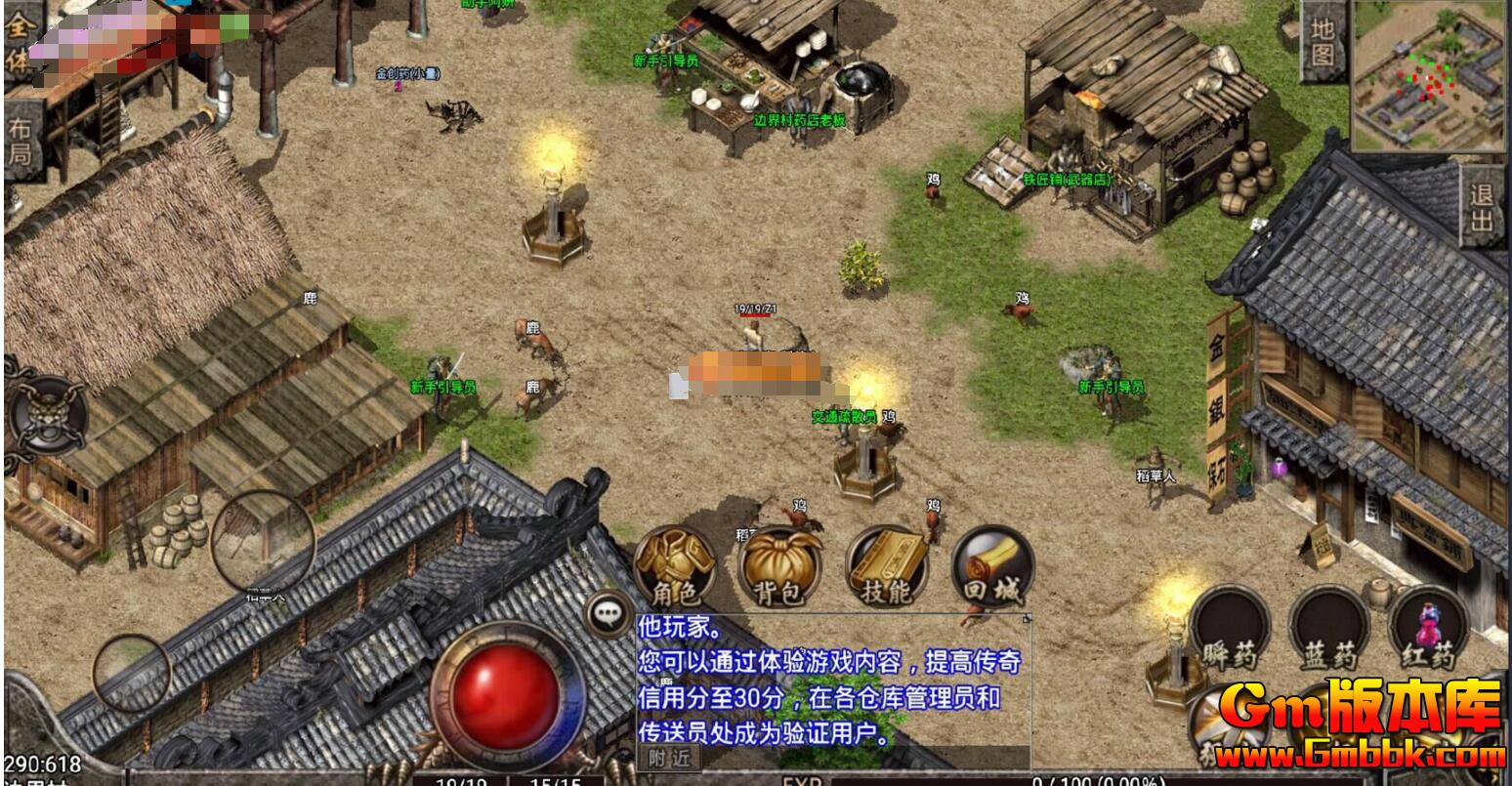Select the crossed-swords skill icon bottom right
This screenshot has width=1512, height=786.
point(1231,723)
